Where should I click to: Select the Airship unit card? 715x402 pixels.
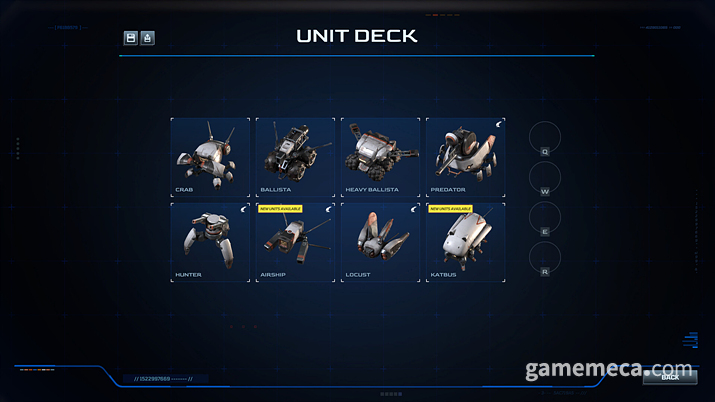coord(295,241)
